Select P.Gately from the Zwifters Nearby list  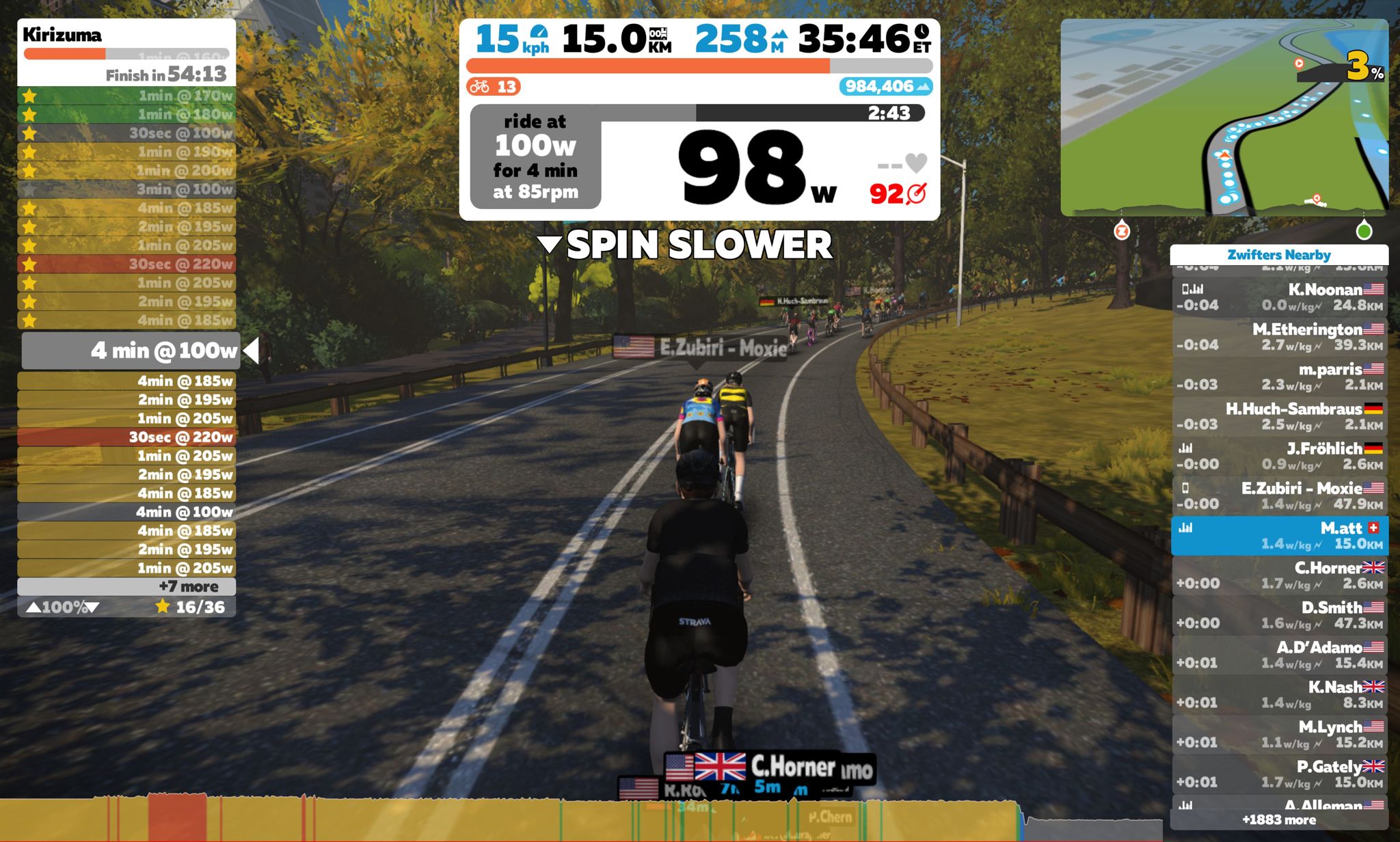click(x=1278, y=774)
